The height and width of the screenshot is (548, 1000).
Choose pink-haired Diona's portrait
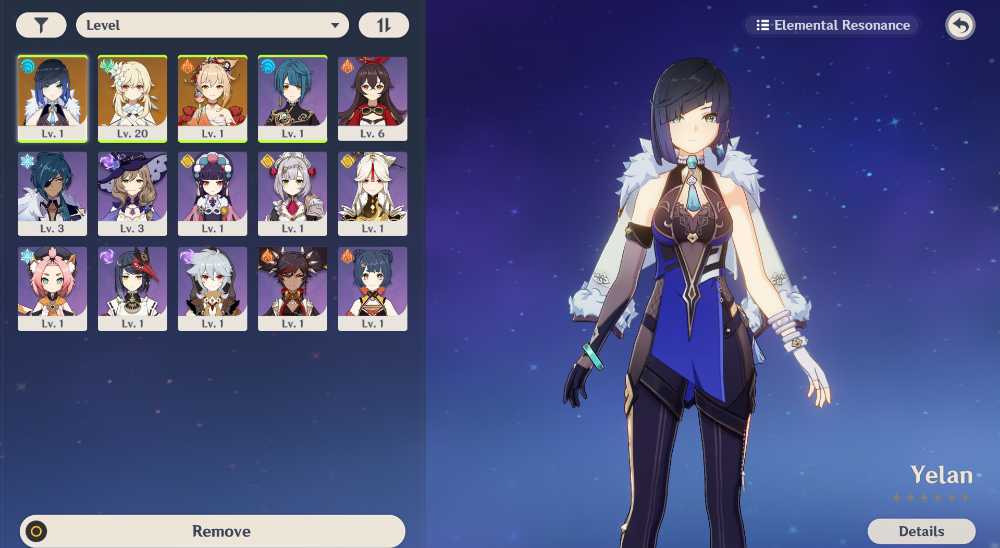coord(52,288)
